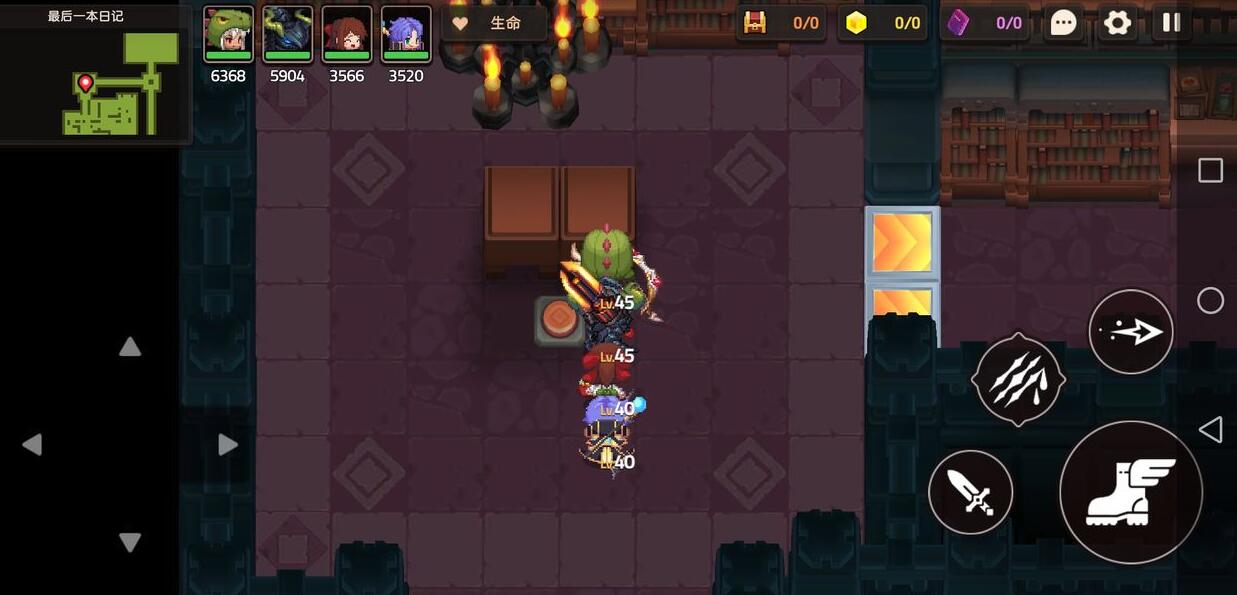This screenshot has width=1237, height=595.
Task: Use the dash arrow skill
Action: coord(1130,332)
